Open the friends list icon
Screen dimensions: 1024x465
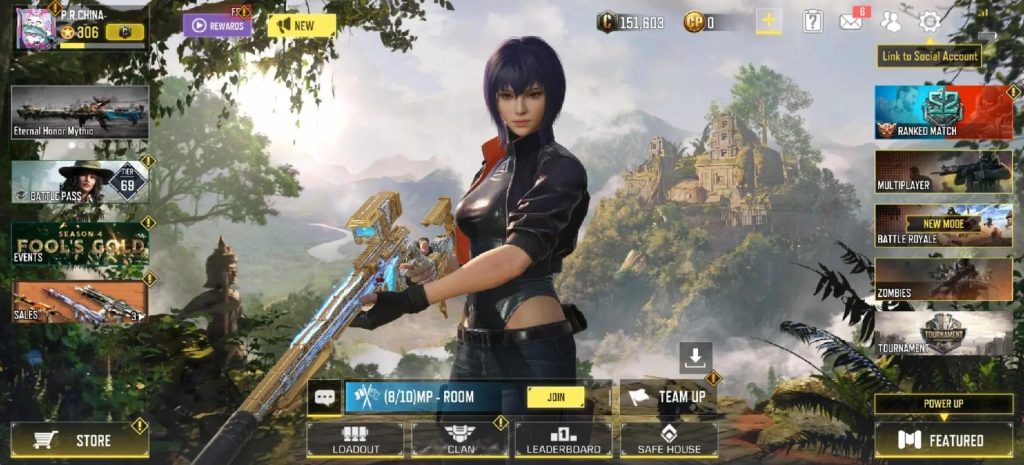point(891,21)
